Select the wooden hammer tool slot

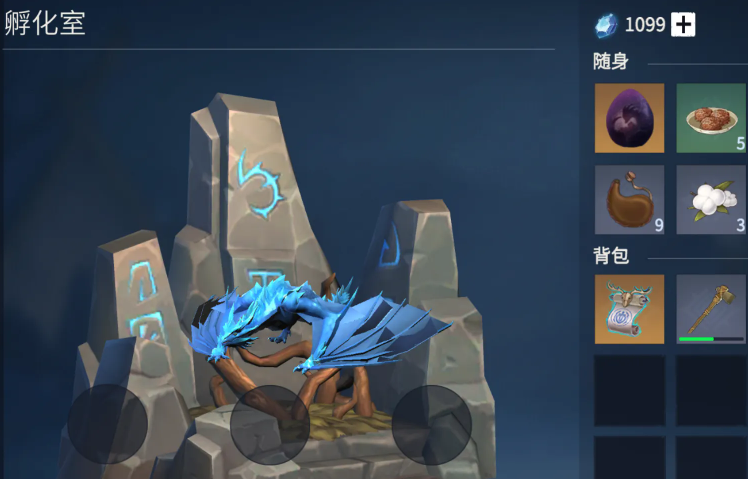[711, 310]
